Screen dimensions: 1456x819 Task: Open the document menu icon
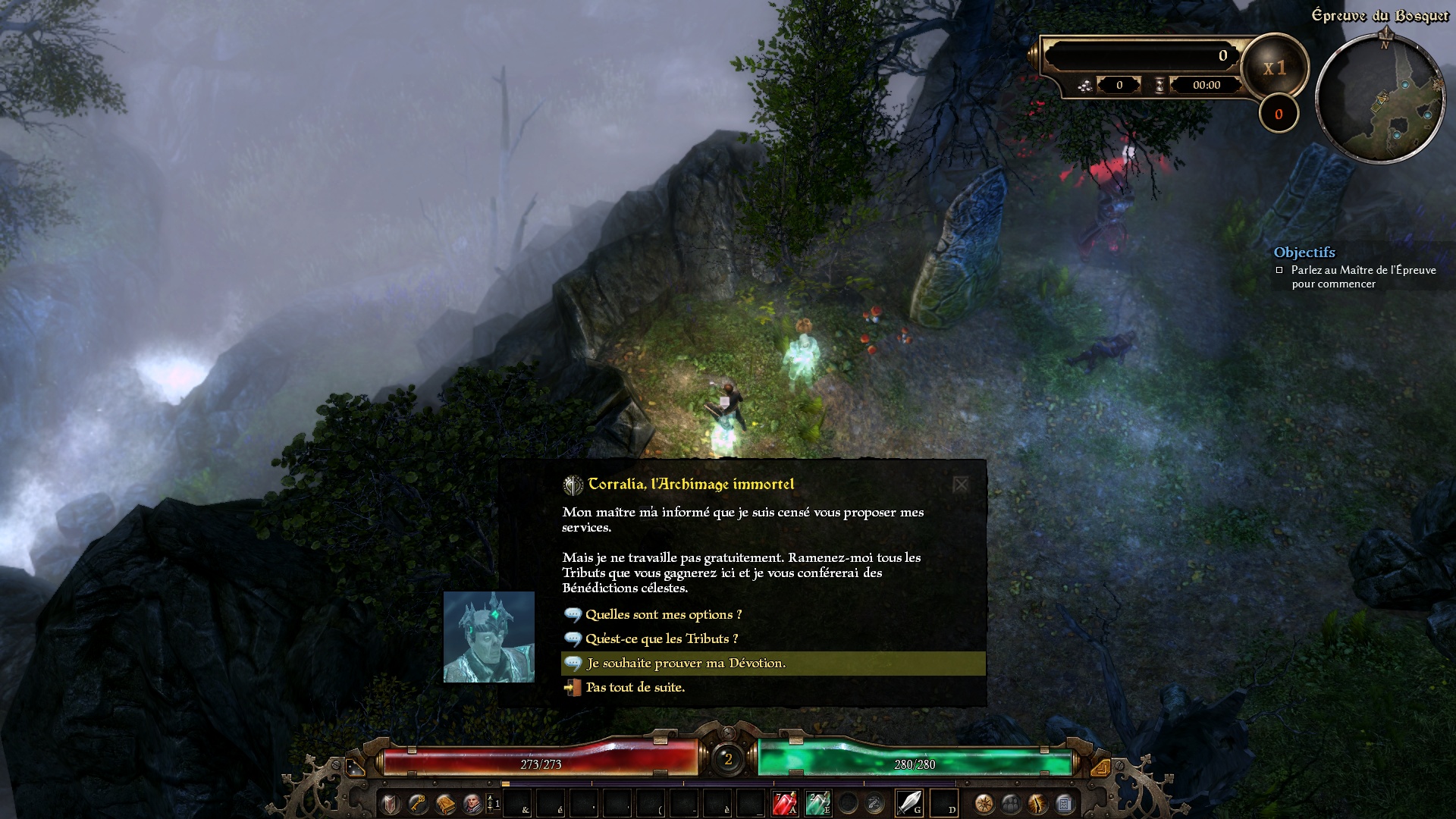tap(1064, 803)
